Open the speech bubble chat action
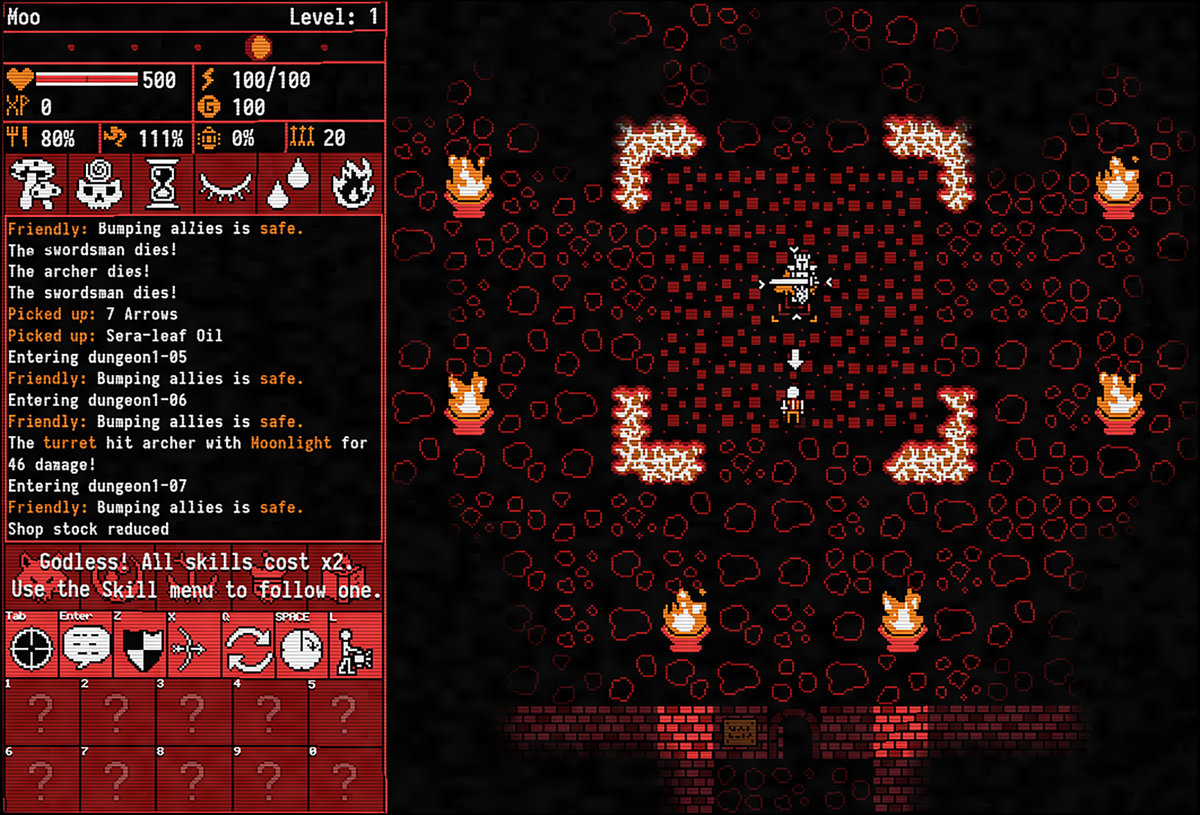1200x815 pixels. 86,648
